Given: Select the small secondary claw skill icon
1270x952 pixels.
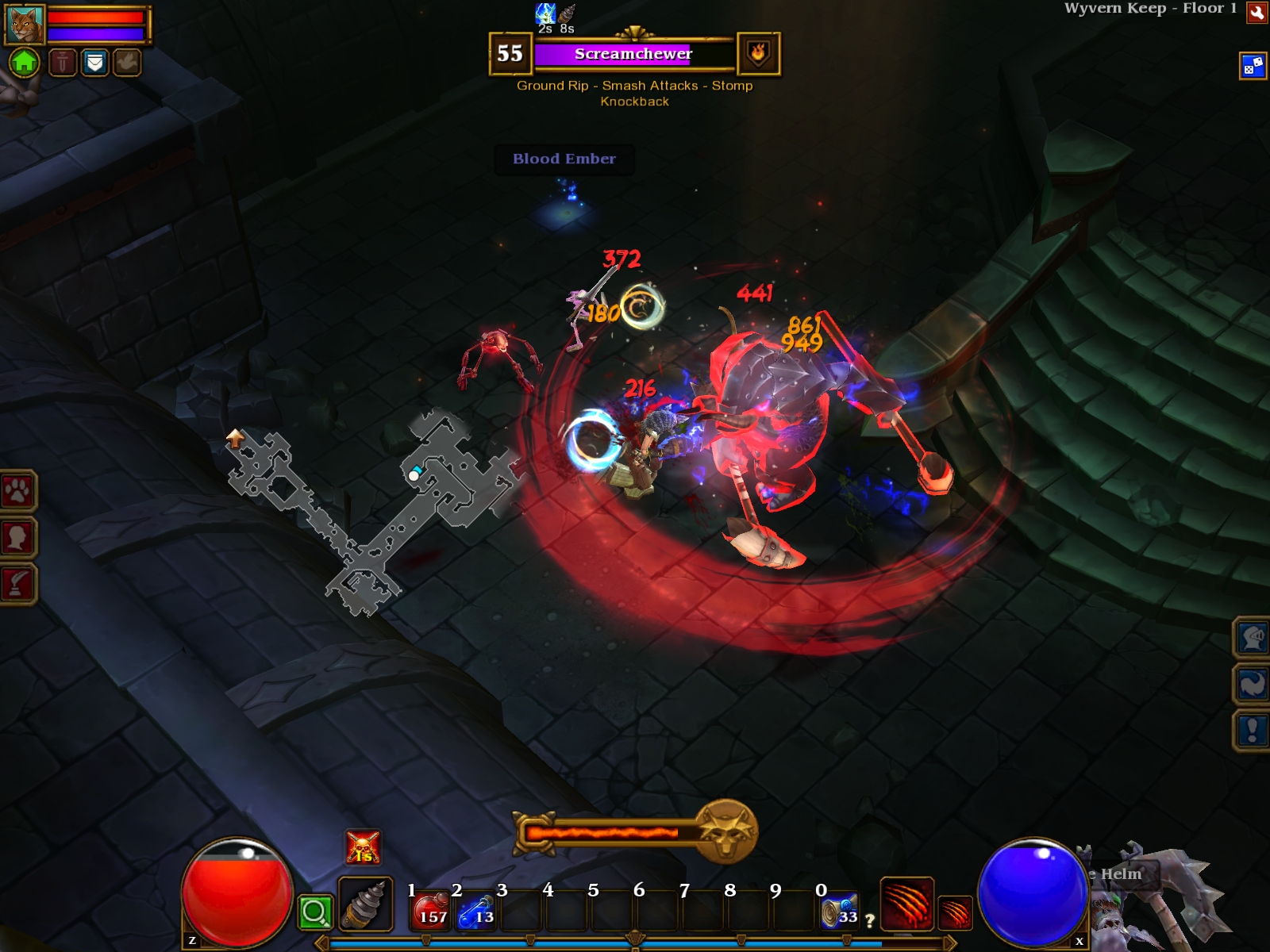Looking at the screenshot, I should click(x=955, y=912).
